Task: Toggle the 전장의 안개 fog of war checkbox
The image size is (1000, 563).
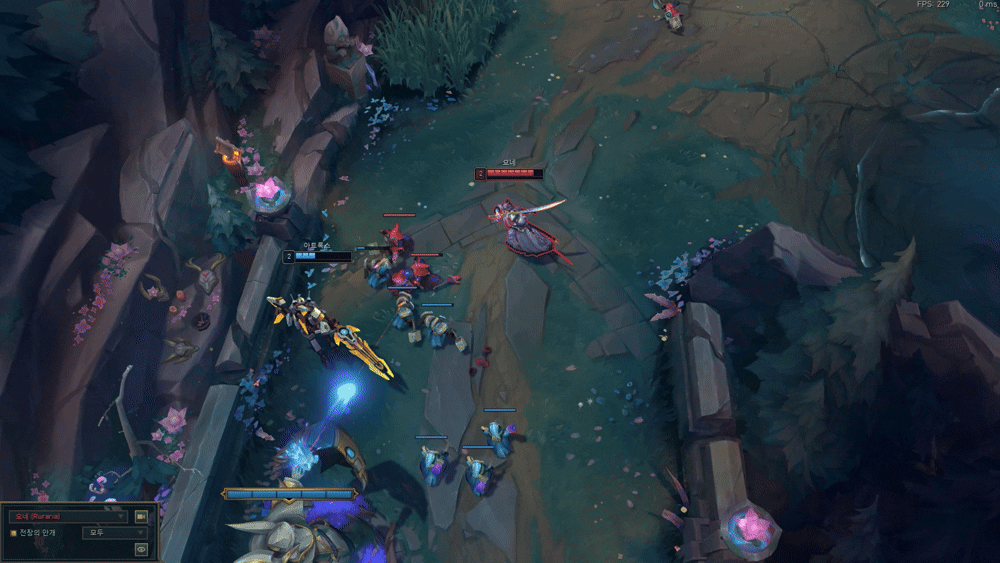Action: [13, 533]
